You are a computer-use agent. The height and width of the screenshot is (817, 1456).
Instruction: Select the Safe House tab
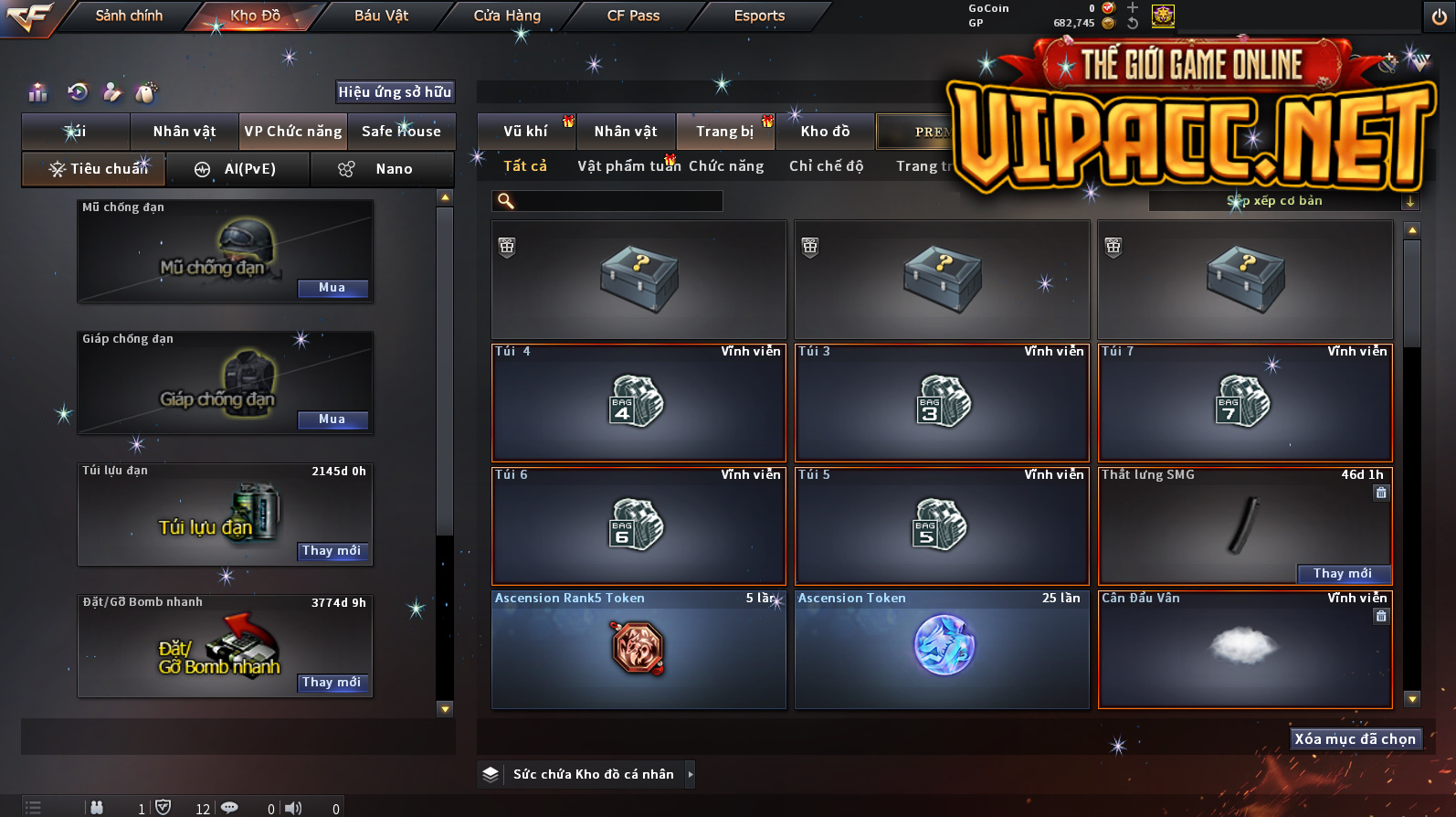click(401, 131)
